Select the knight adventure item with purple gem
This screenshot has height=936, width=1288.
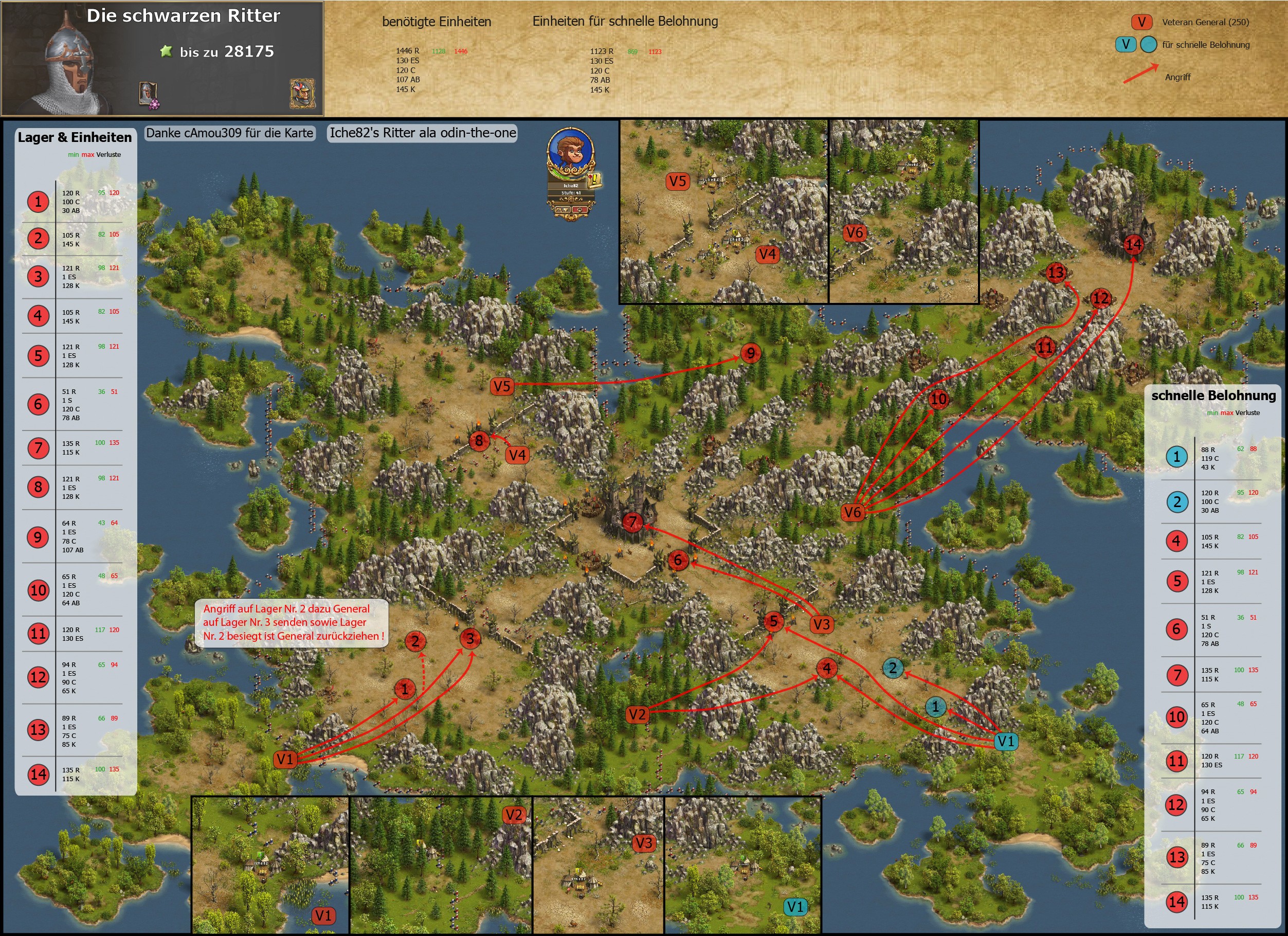pyautogui.click(x=148, y=94)
